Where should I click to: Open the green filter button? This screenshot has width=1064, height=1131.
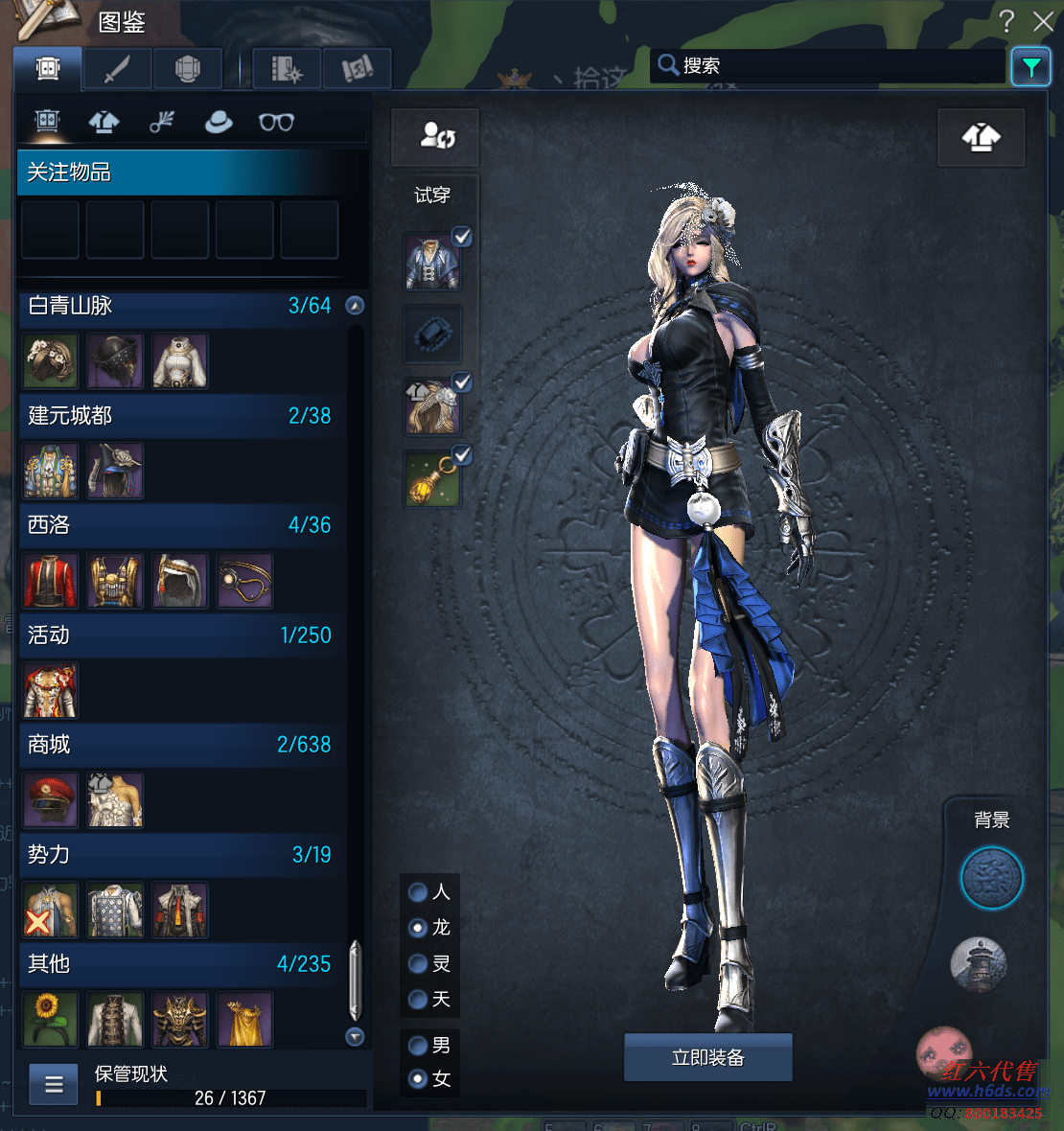[x=1031, y=67]
